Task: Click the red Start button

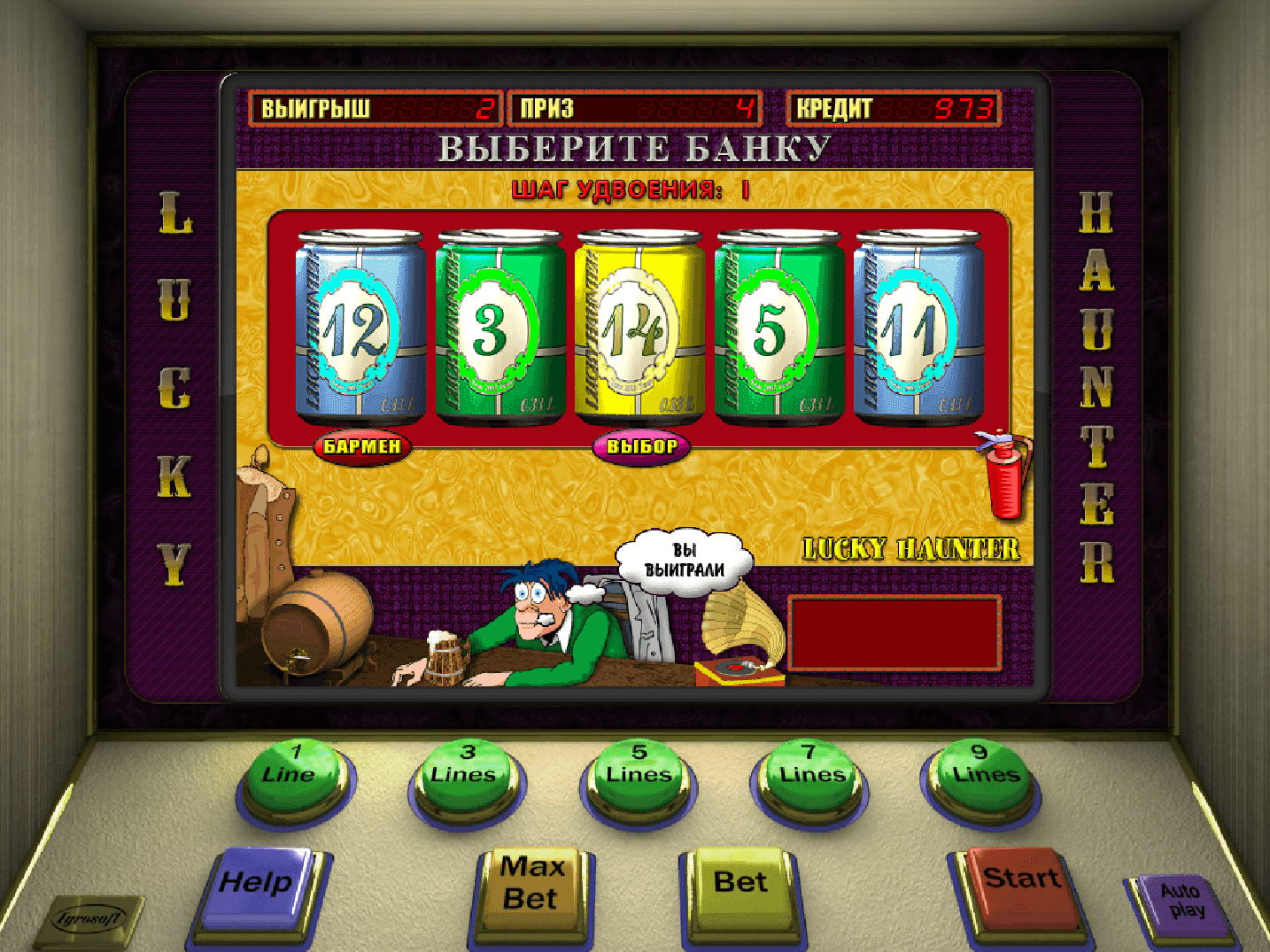Action: point(1020,881)
